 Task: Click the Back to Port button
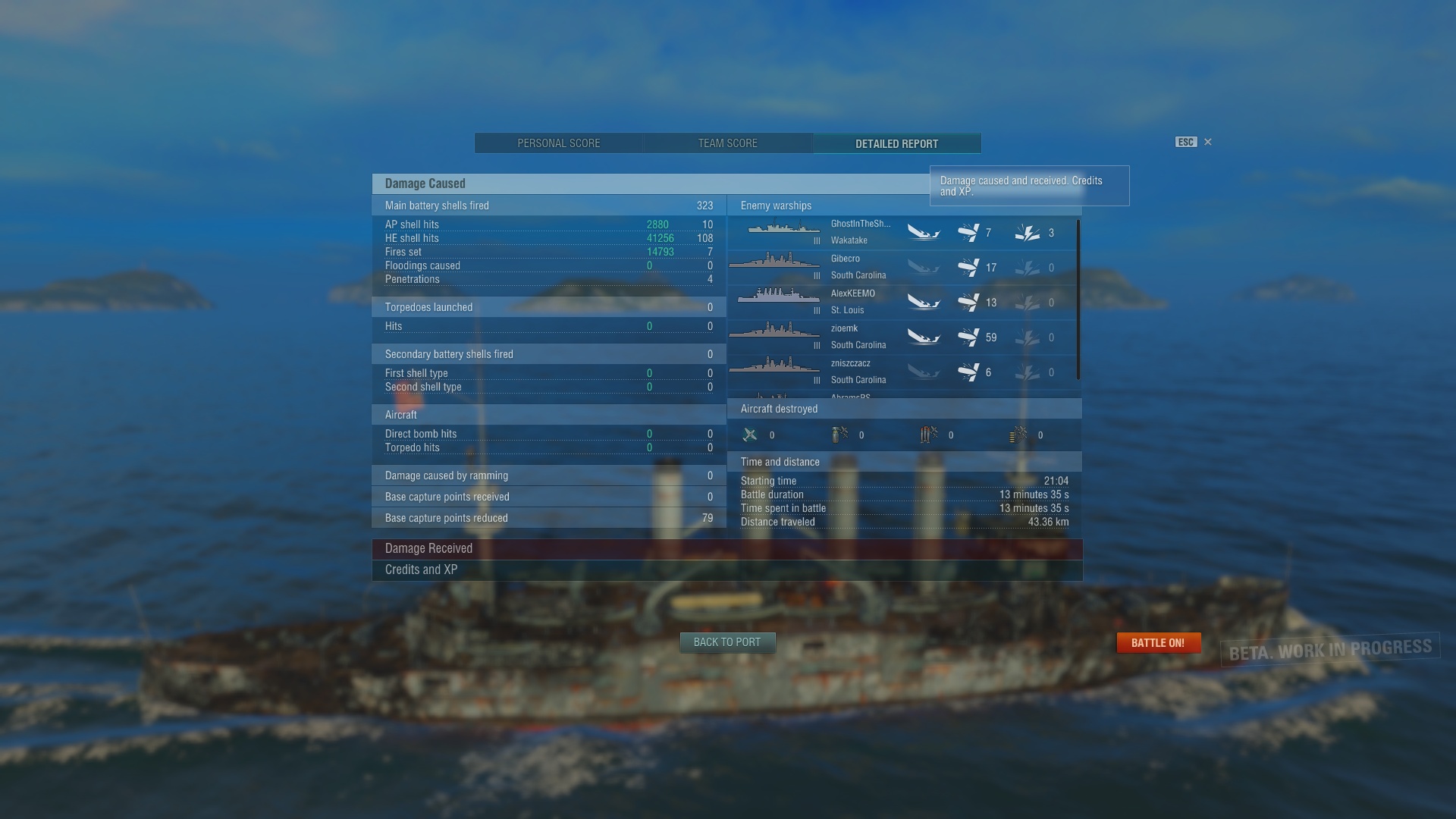[726, 642]
